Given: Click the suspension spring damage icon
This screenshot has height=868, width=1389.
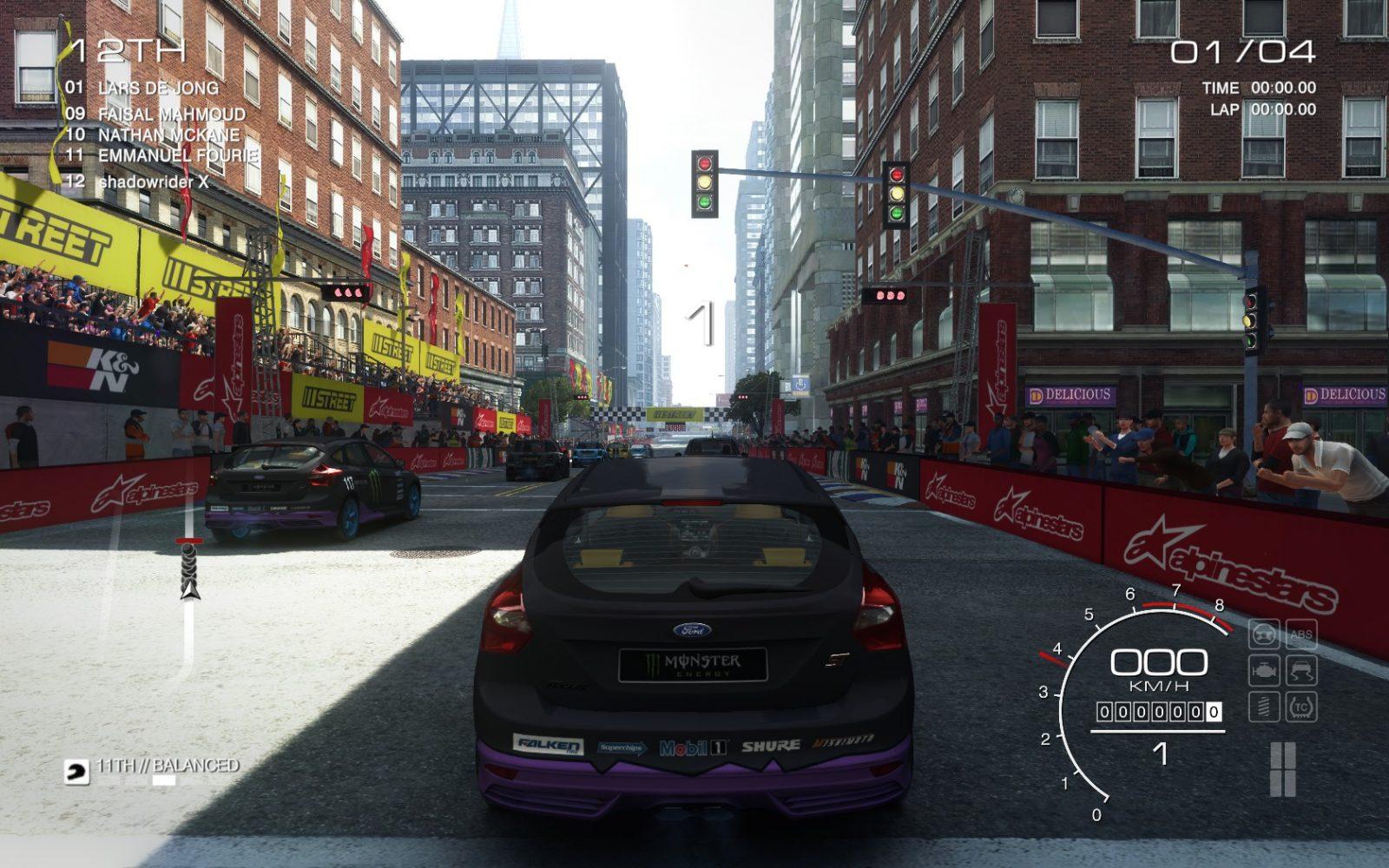Looking at the screenshot, I should point(1264,707).
